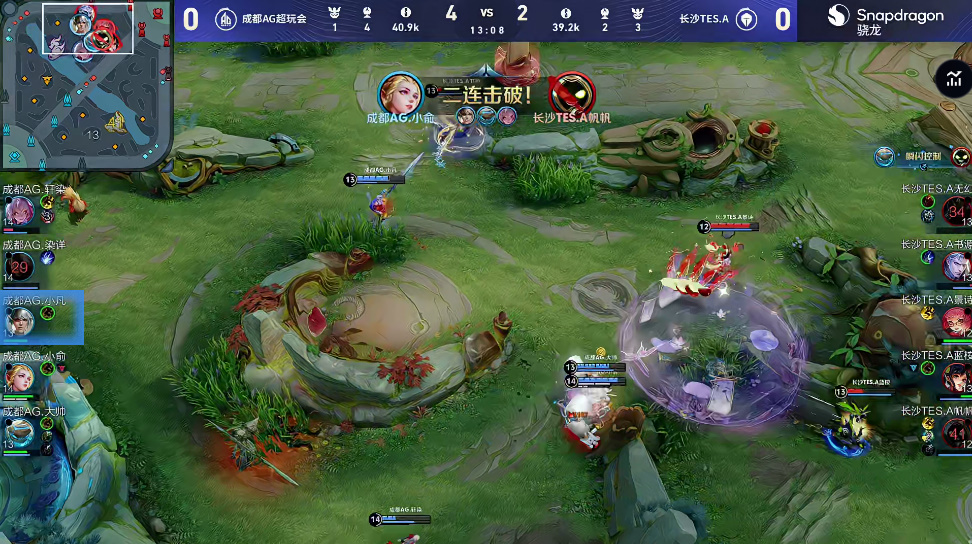Select player 成都AG.大帅 portrait

(x=21, y=432)
